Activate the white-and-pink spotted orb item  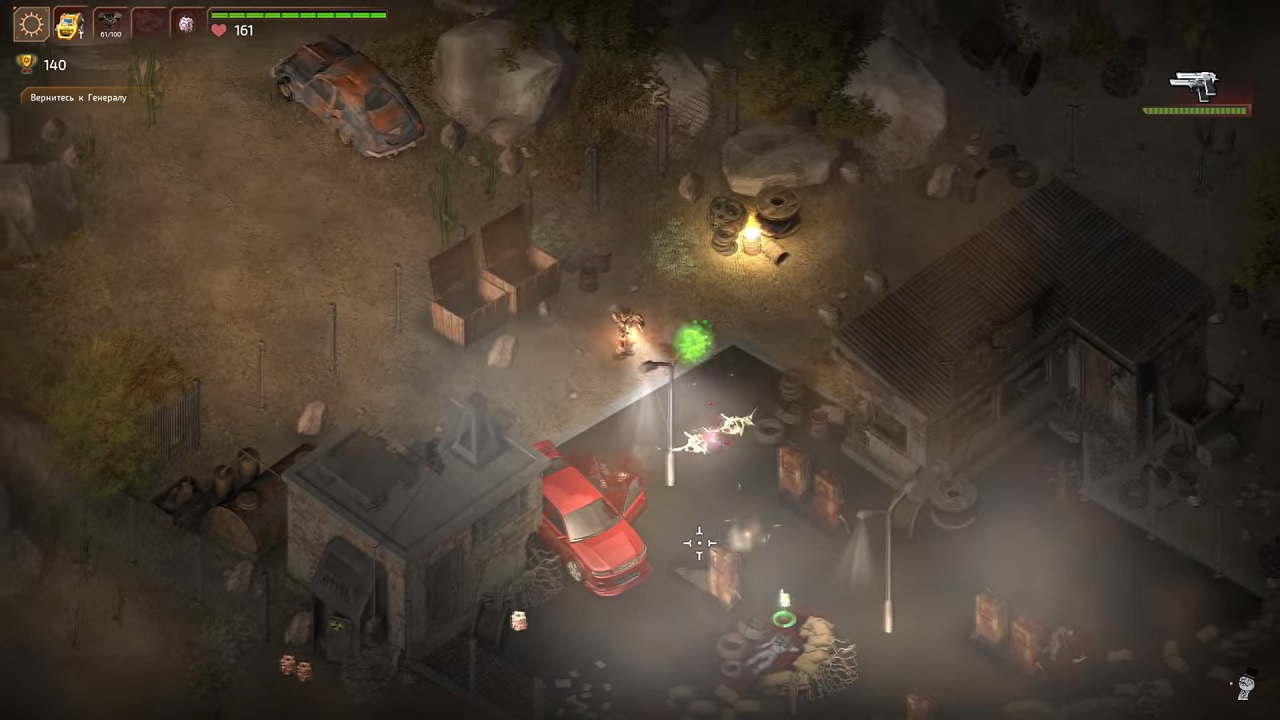(x=187, y=24)
